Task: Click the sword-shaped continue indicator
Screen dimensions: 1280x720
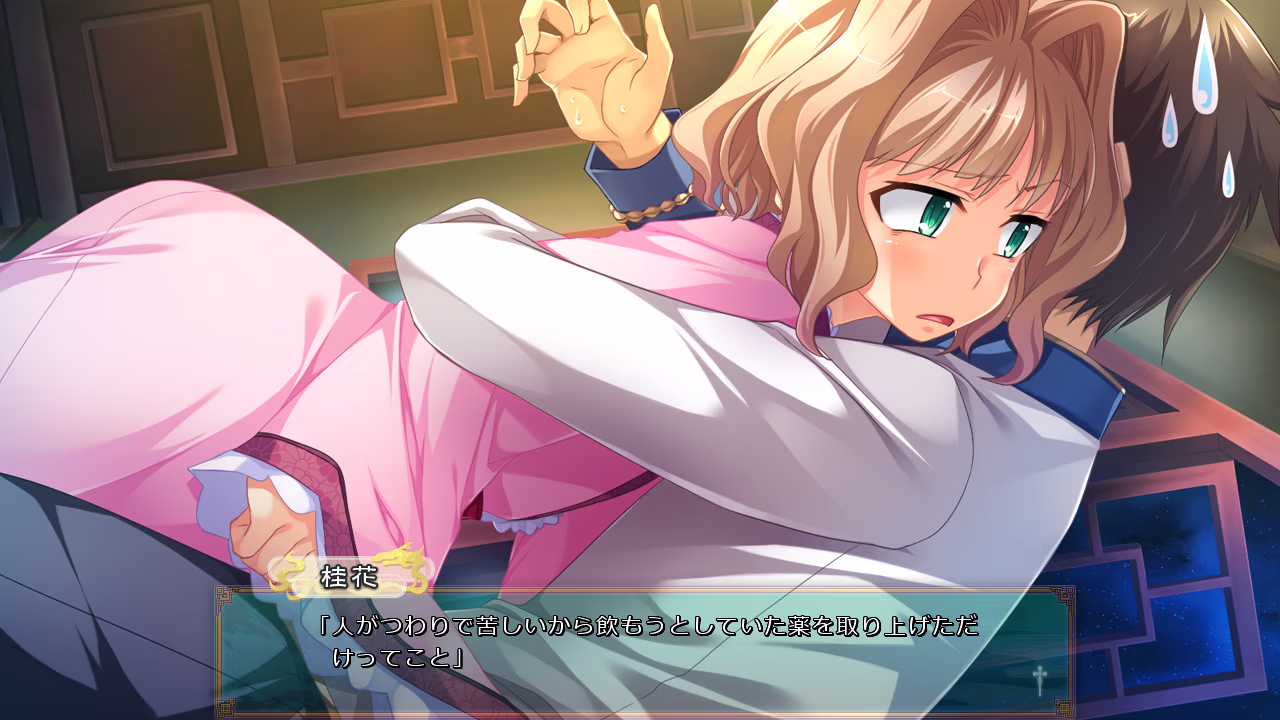Action: pyautogui.click(x=1040, y=681)
